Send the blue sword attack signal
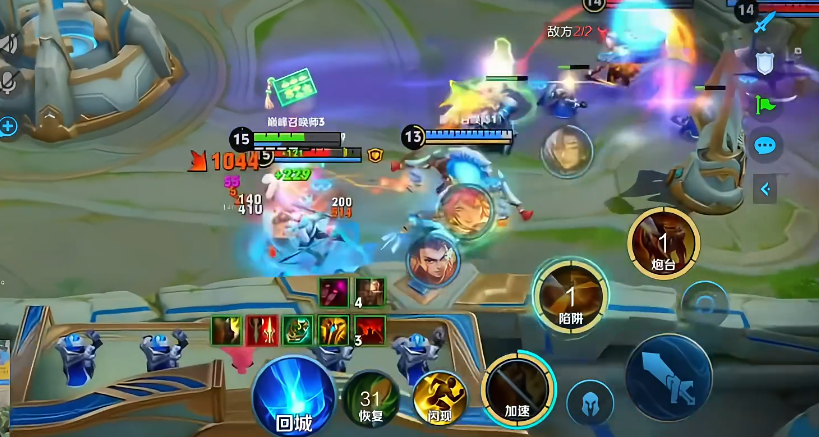The image size is (819, 437). click(766, 22)
